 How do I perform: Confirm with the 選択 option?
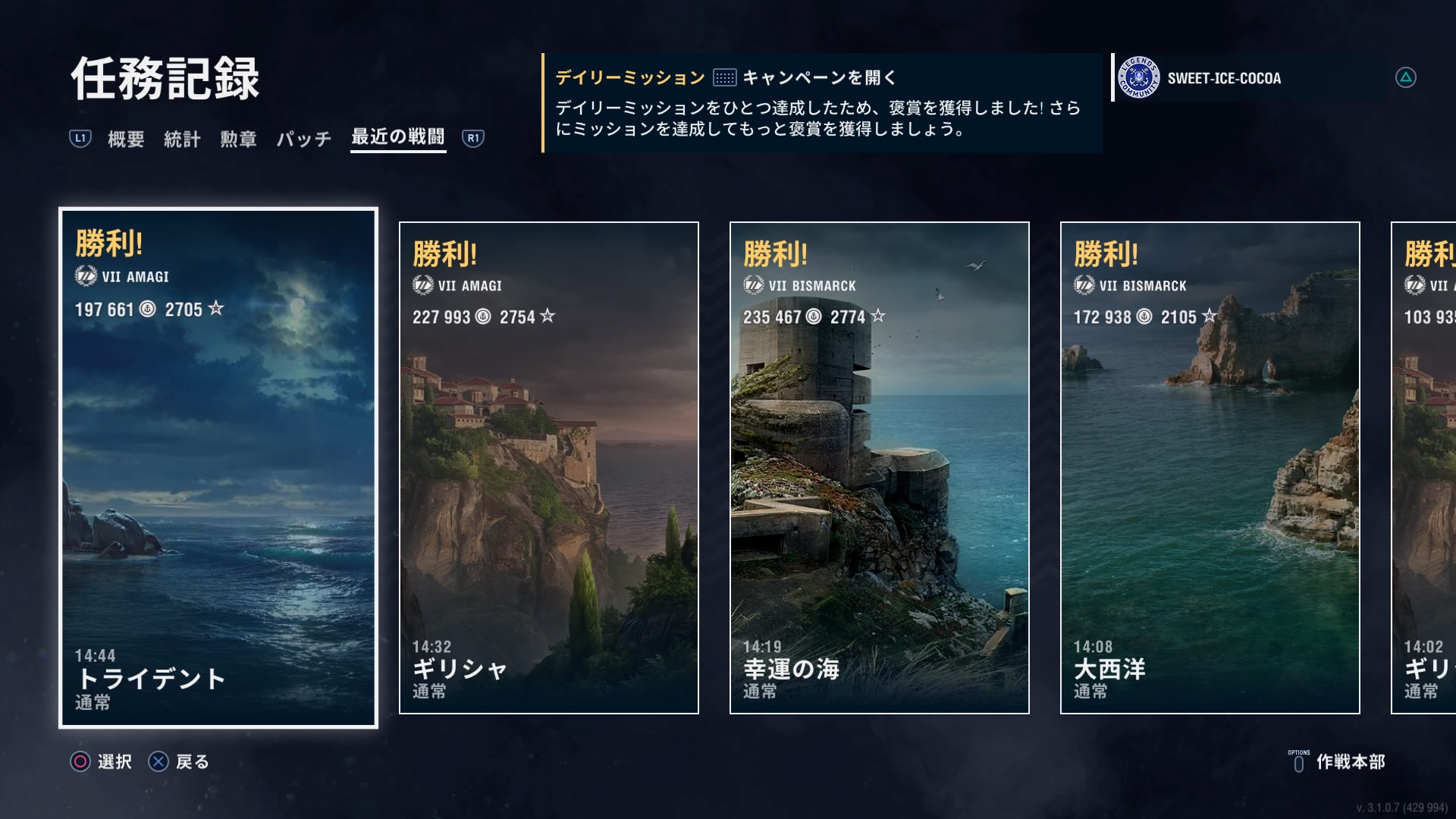(x=102, y=761)
